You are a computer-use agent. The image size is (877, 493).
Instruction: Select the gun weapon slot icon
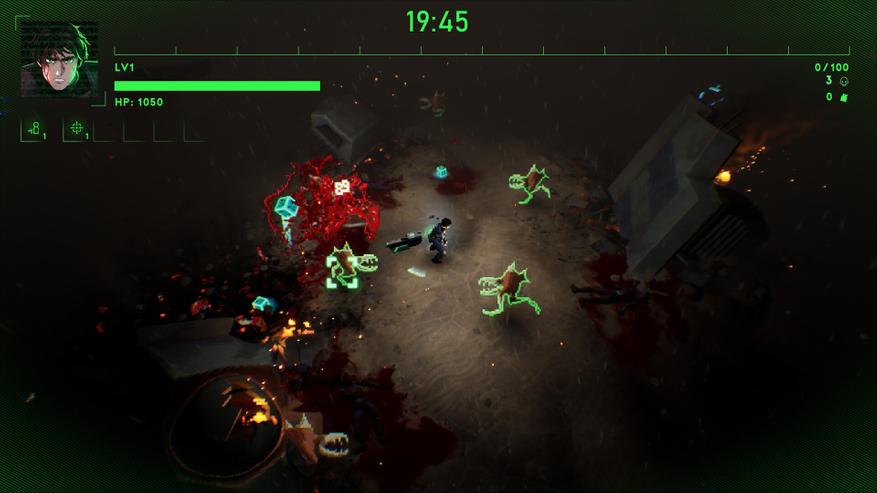coord(34,129)
